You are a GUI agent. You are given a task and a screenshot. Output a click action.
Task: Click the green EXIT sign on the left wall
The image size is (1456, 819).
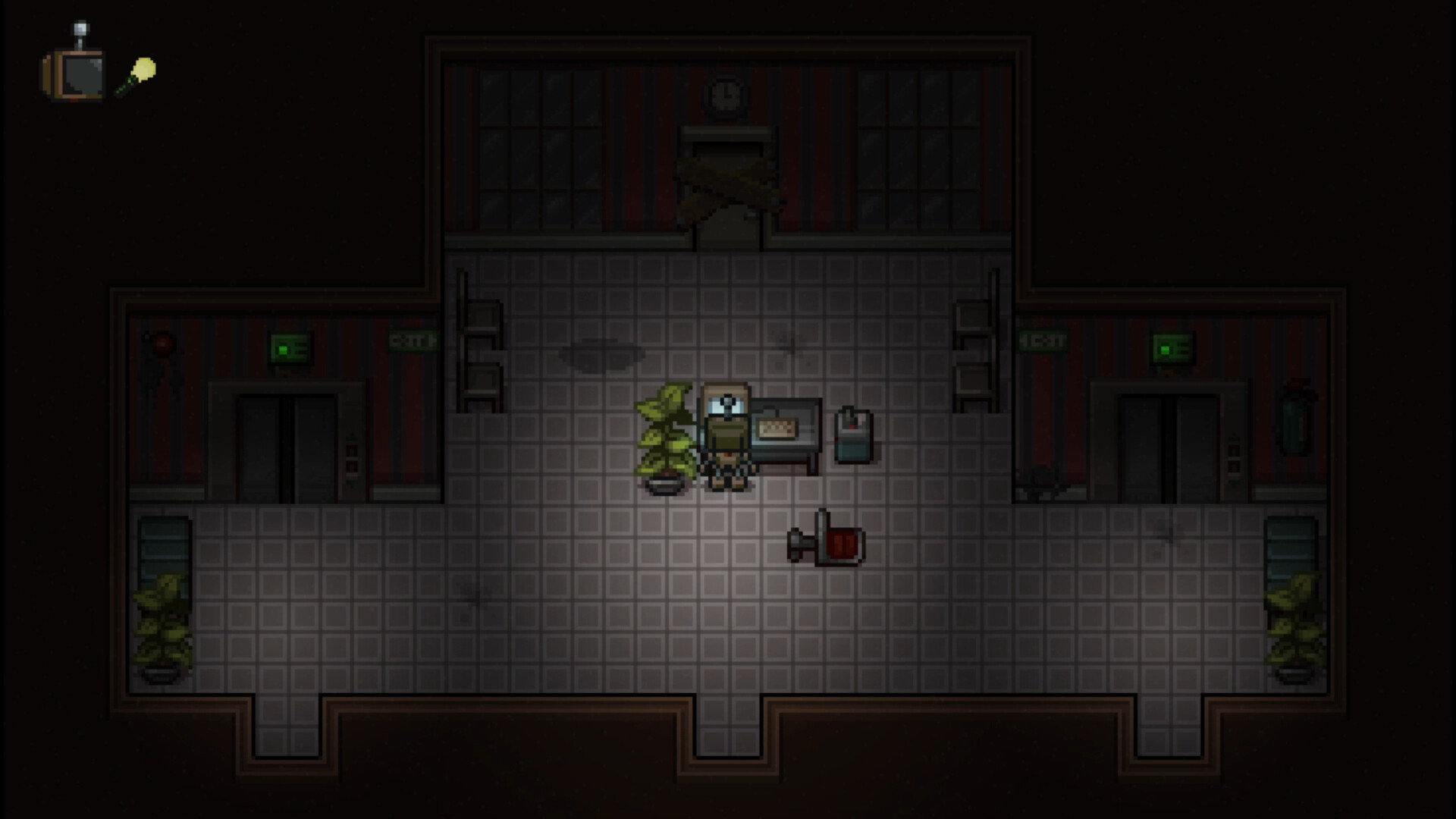tap(411, 341)
